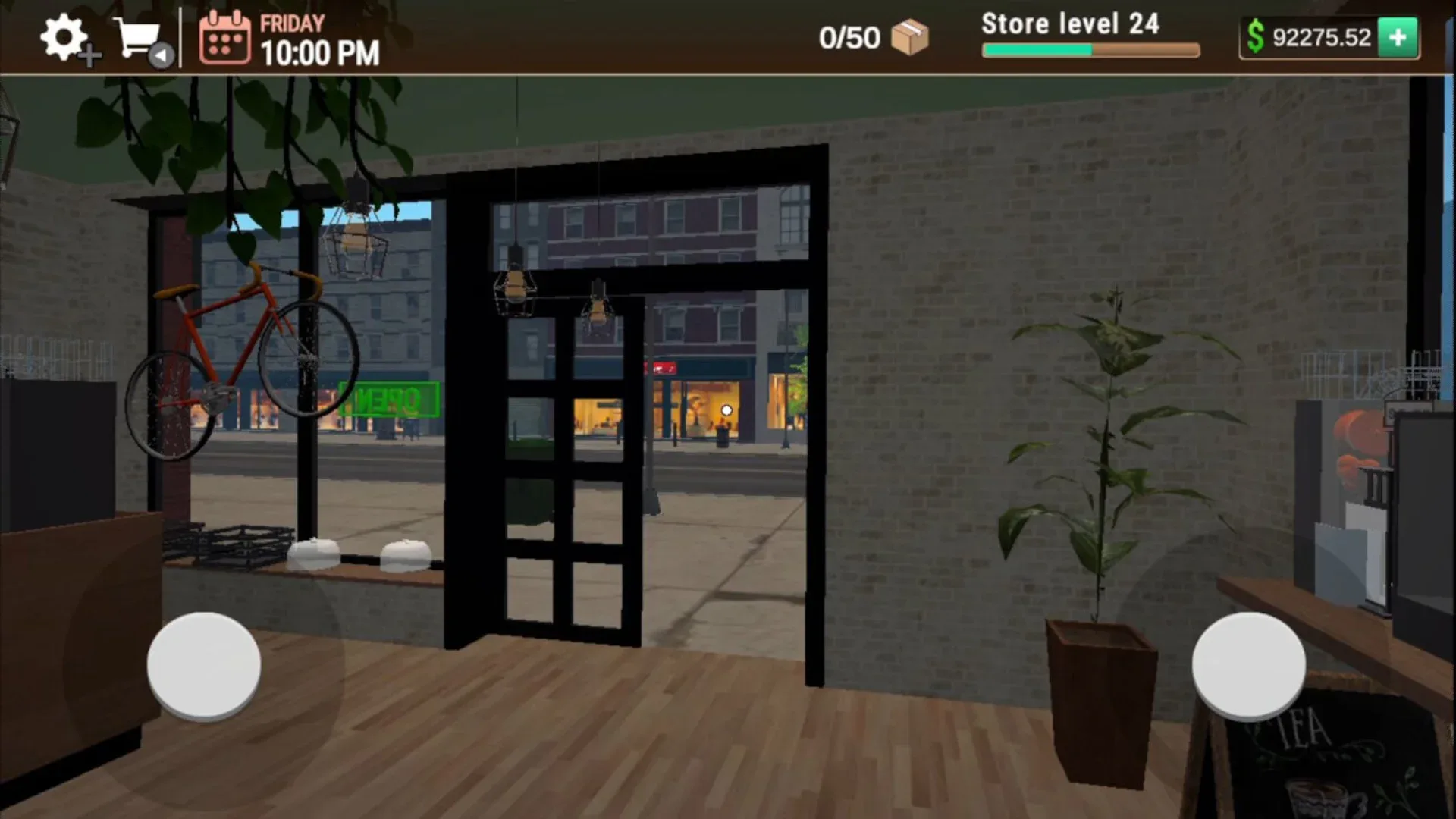This screenshot has height=819, width=1456.
Task: Click the 0/50 box capacity counter
Action: click(849, 36)
